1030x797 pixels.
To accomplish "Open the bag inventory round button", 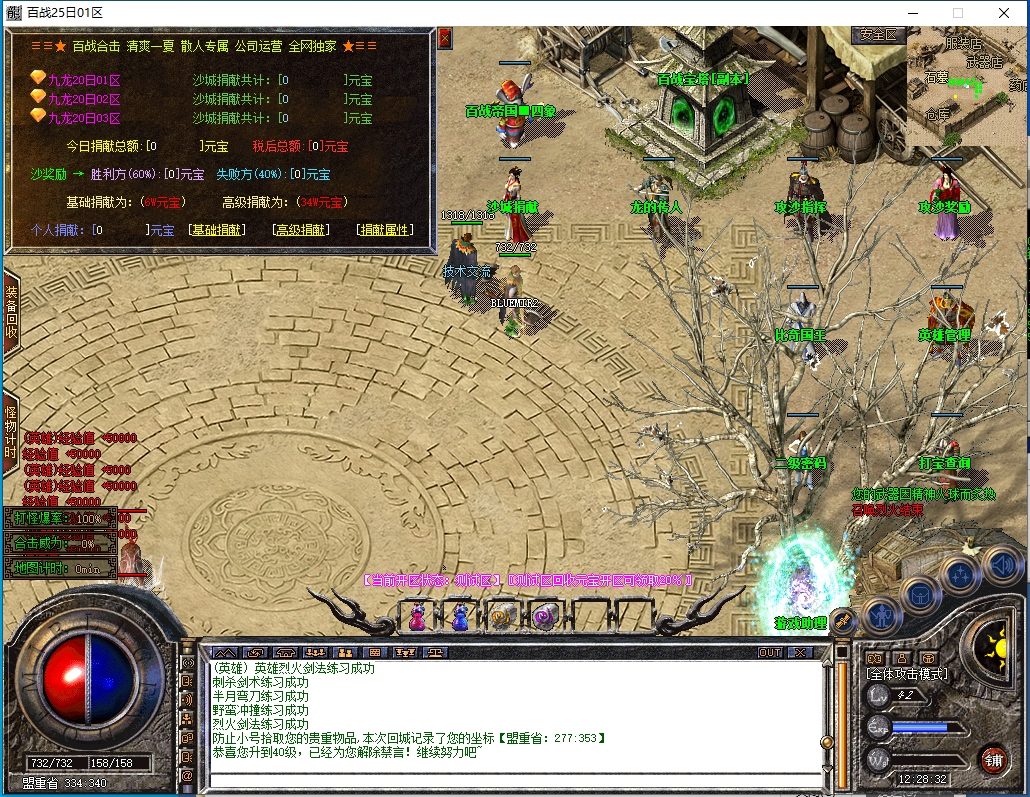I will point(920,594).
